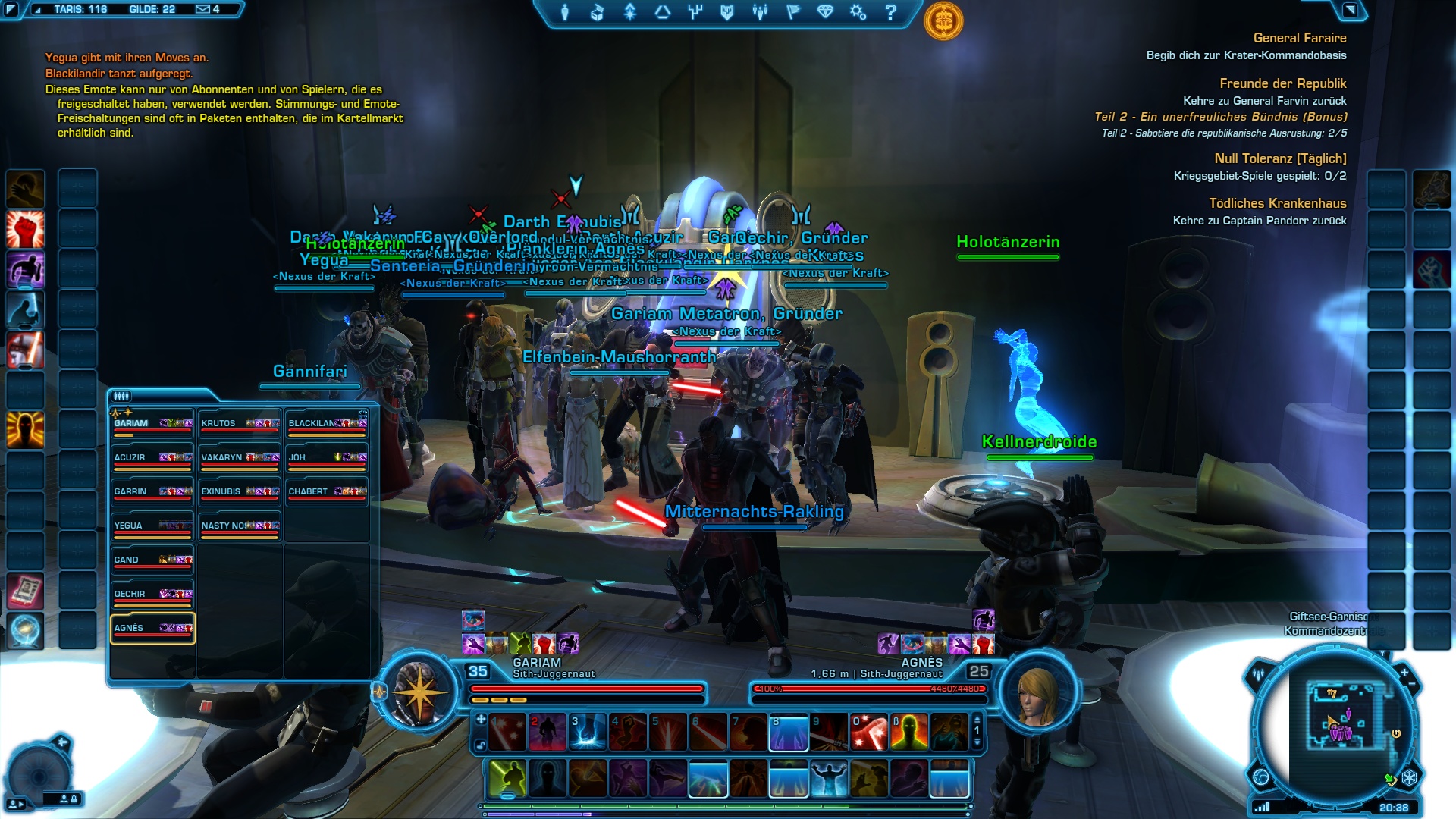The image size is (1456, 819).
Task: Open the character sheet icon
Action: coord(565,12)
